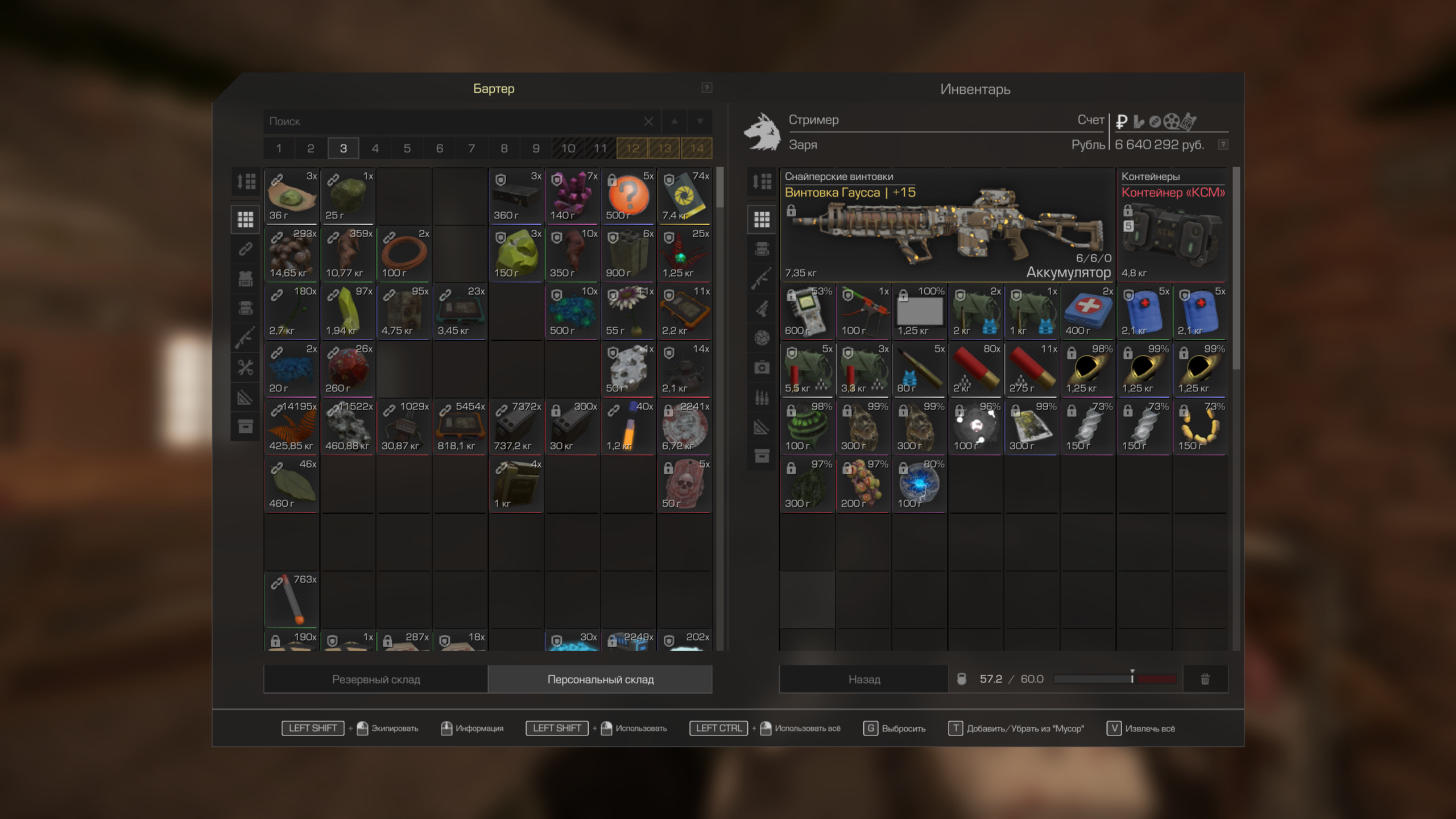Select the coiled copper wire item
1456x819 pixels.
point(404,254)
